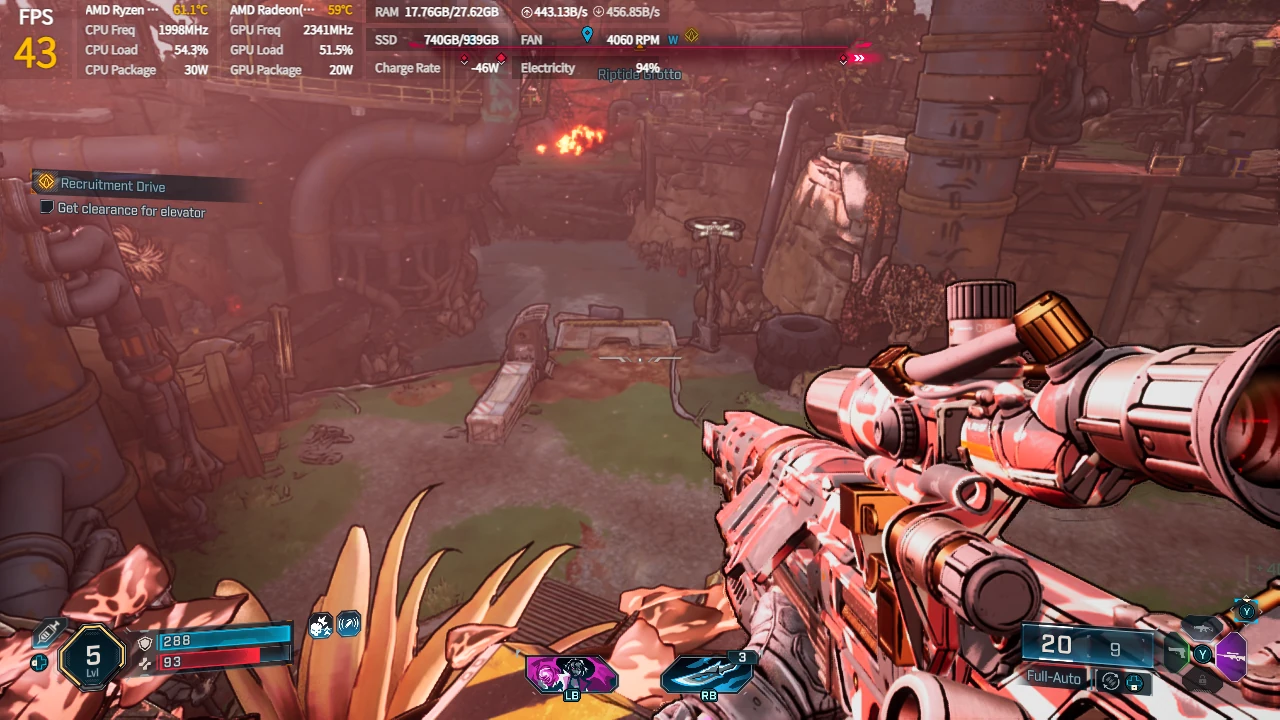The width and height of the screenshot is (1280, 720).
Task: Click the blue waypoint pin on the compass
Action: [x=587, y=33]
